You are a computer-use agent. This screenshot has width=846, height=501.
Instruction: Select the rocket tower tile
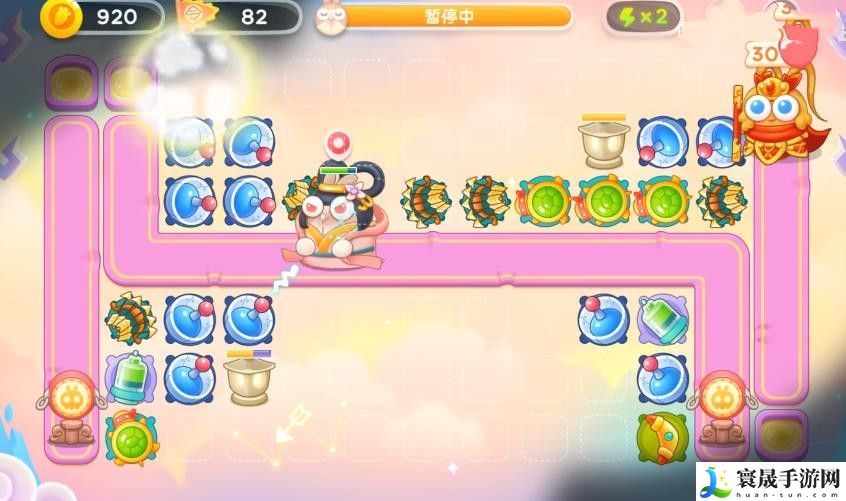point(662,437)
